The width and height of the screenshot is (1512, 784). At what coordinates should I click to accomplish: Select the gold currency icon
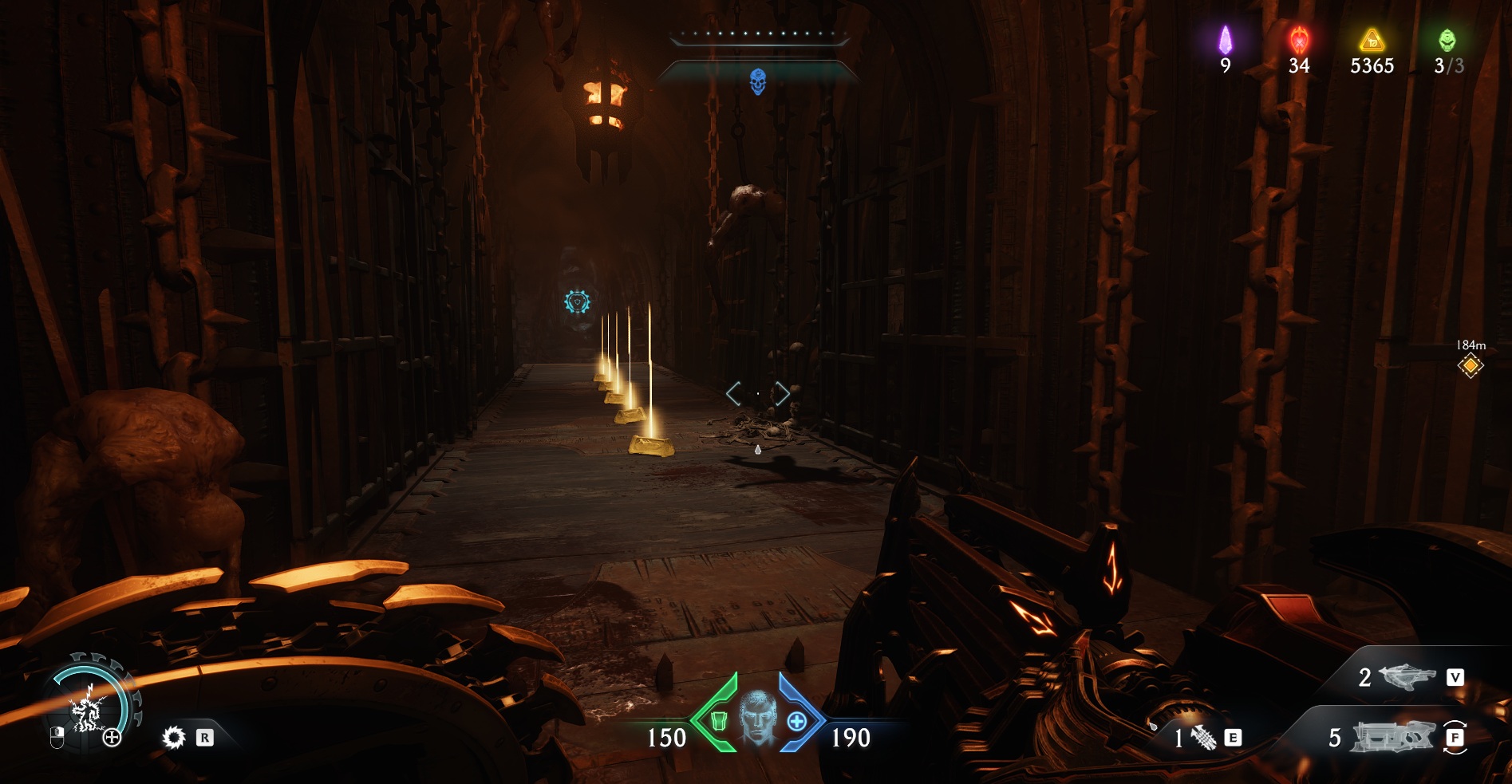1372,40
